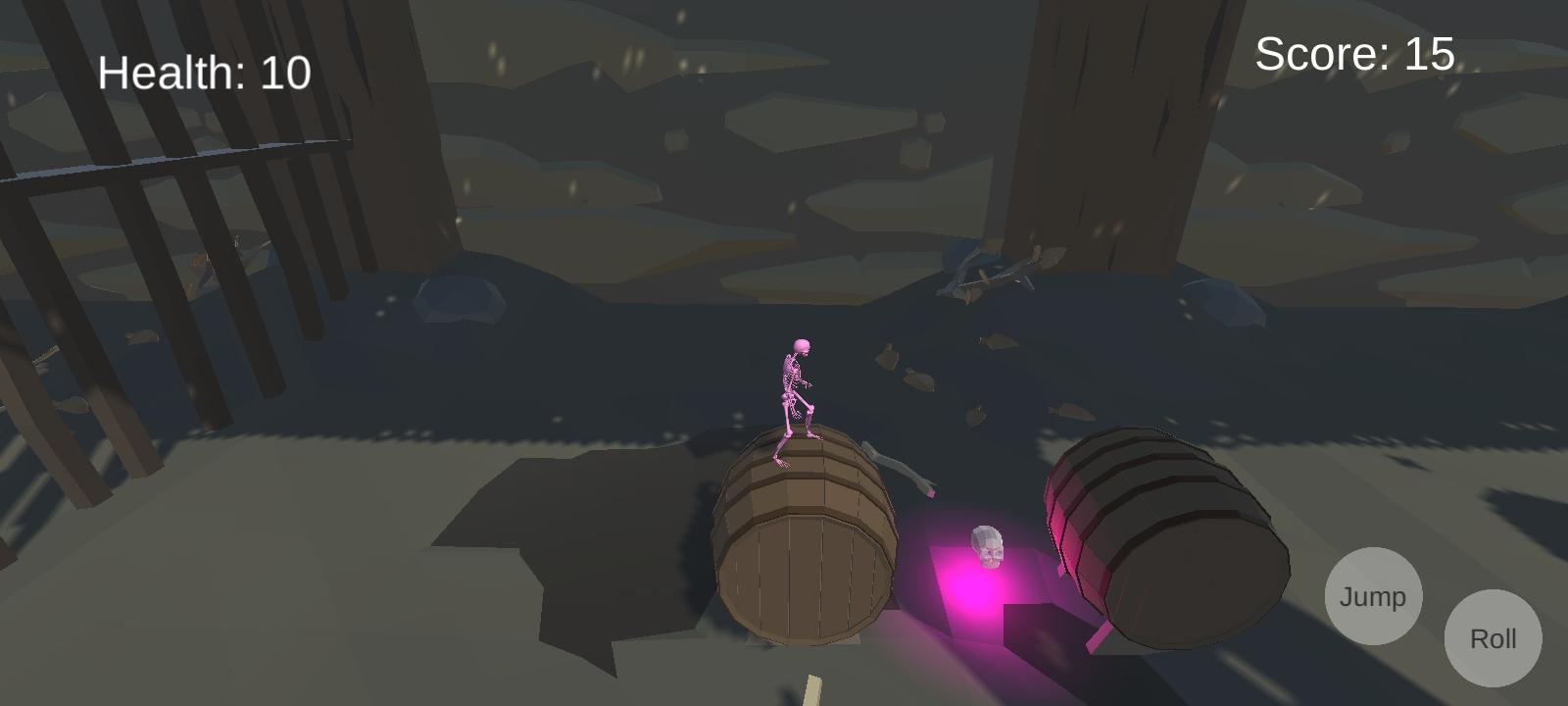This screenshot has height=706, width=1568.
Task: Click the skeleton's skull head
Action: coord(801,345)
